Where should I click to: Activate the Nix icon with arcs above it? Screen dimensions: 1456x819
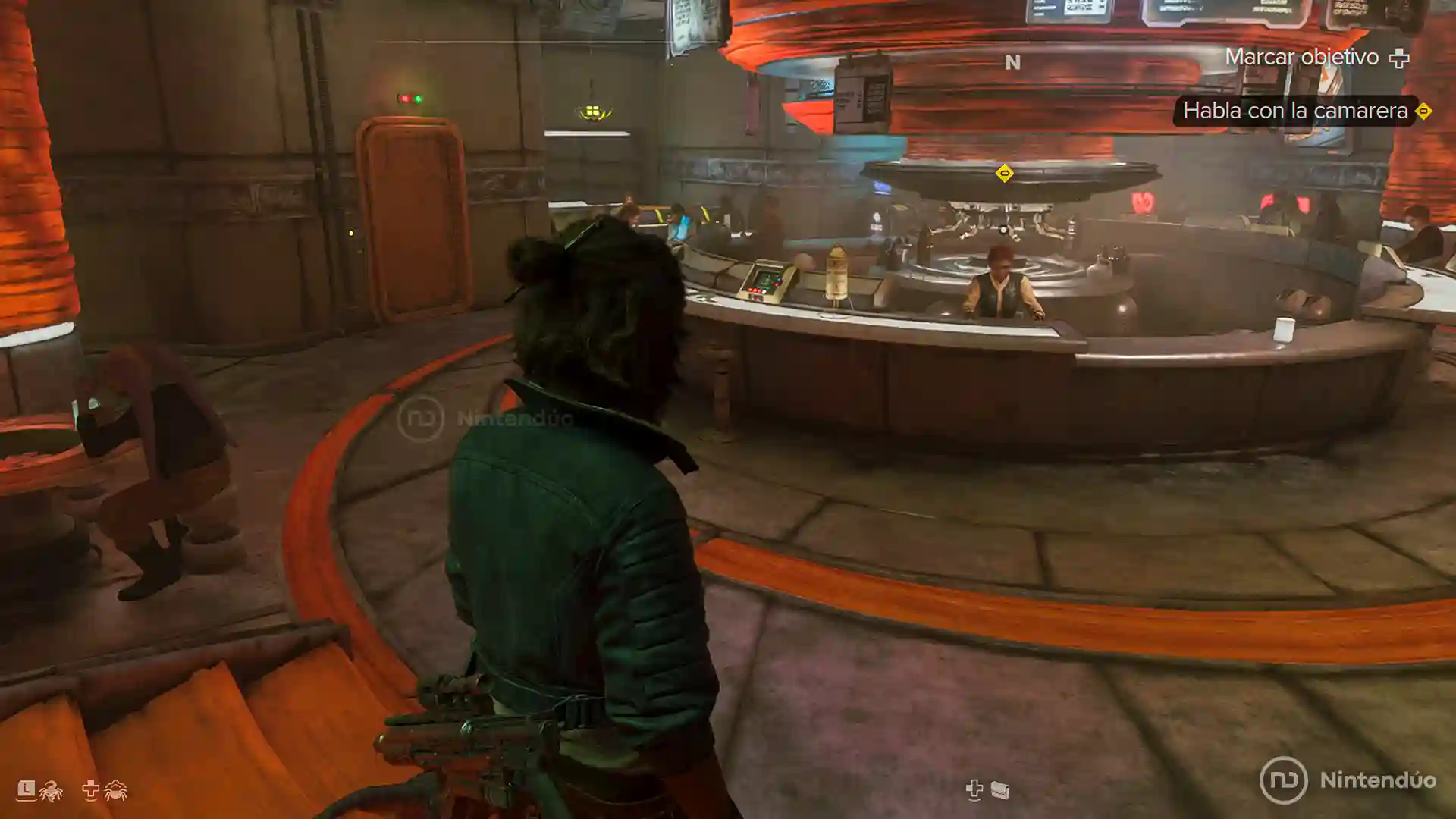coord(115,790)
